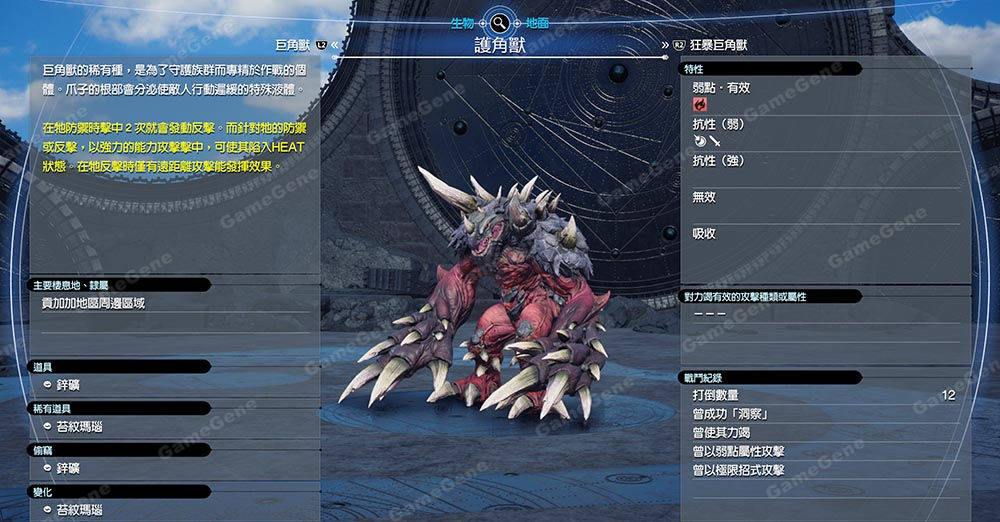The height and width of the screenshot is (522, 1000).
Task: Click the fire weakness icon under 弱點・有效
Action: 699,103
